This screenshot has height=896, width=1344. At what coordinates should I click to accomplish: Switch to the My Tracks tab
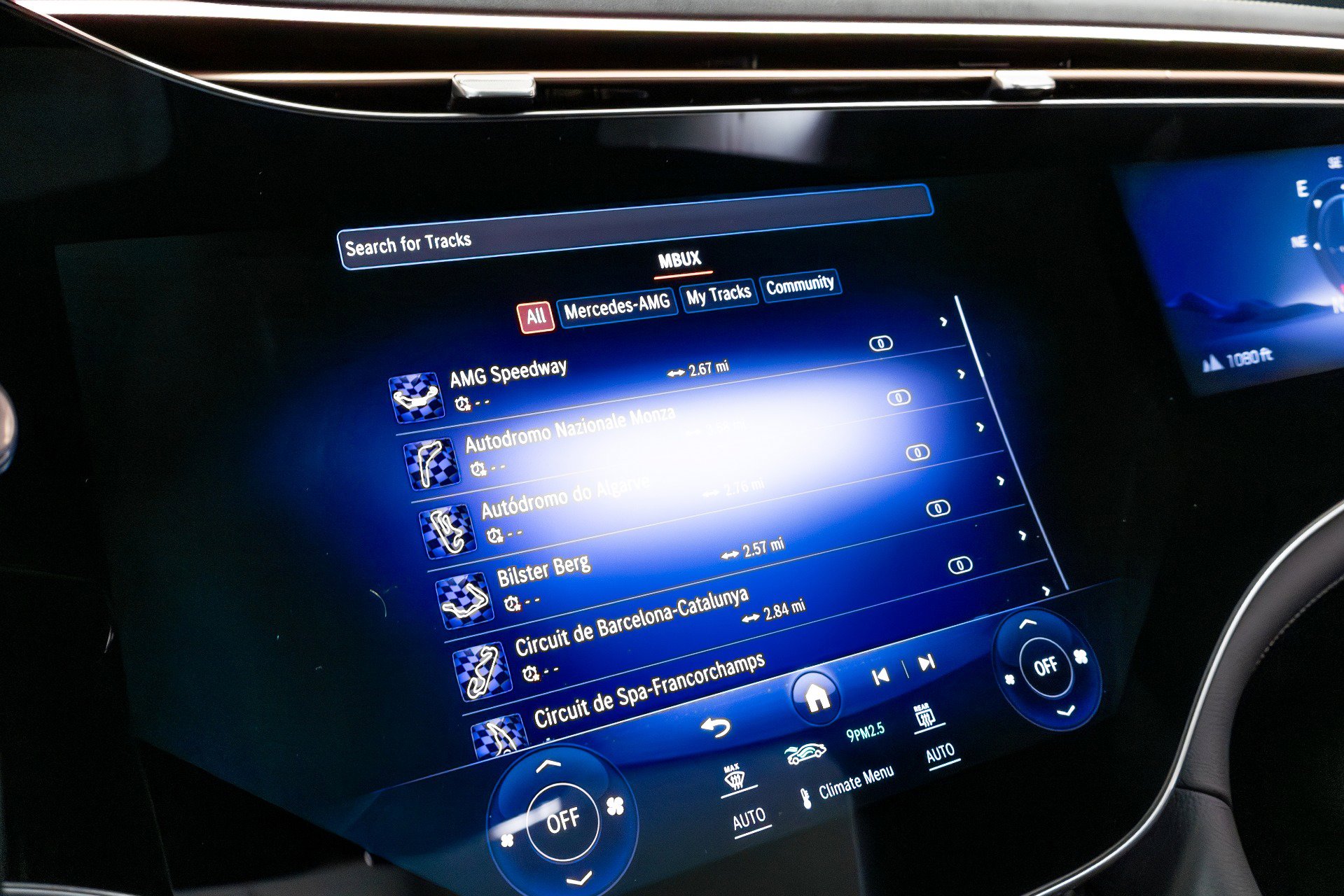719,294
